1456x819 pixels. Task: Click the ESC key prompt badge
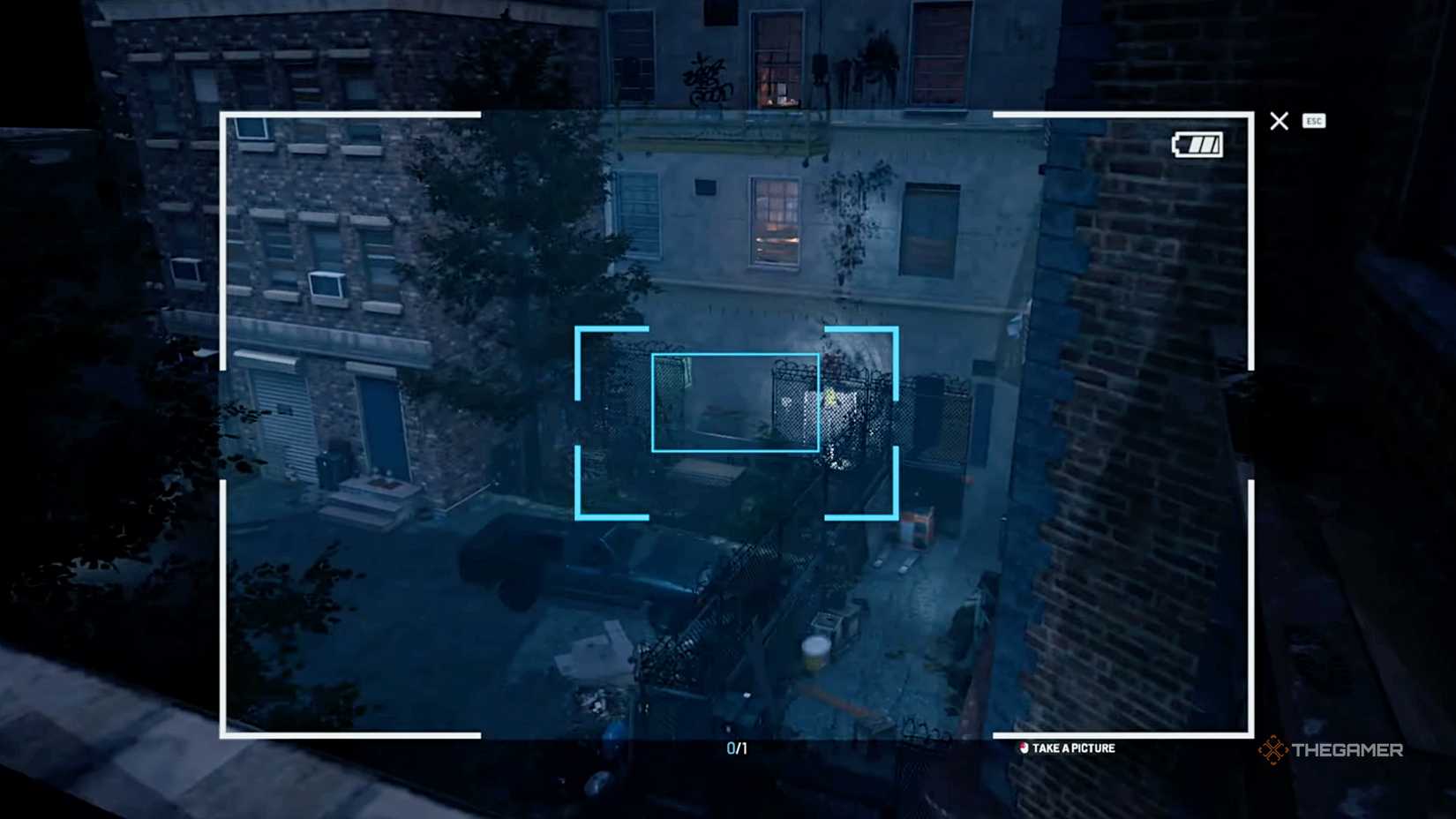tap(1315, 121)
